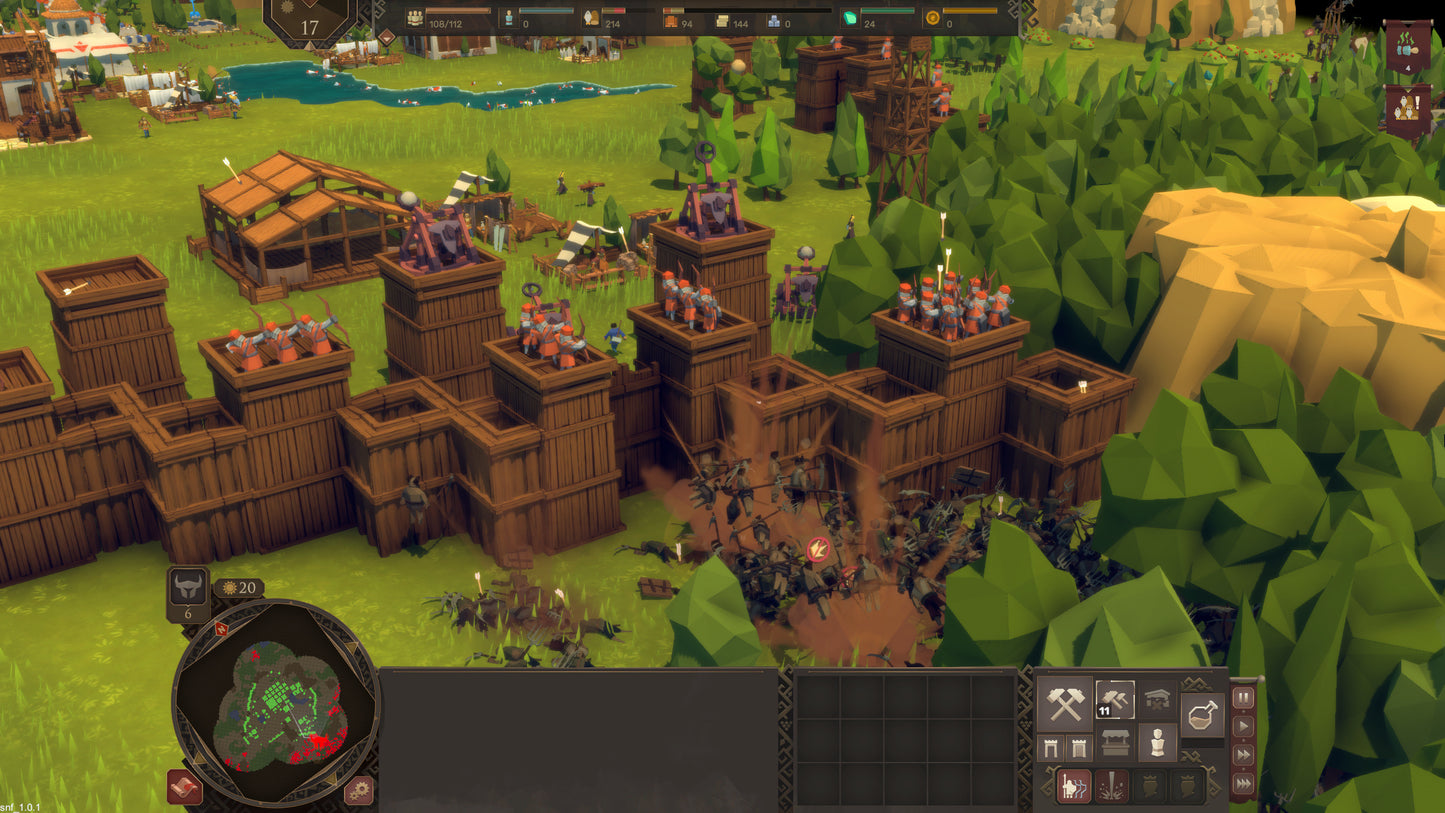This screenshot has width=1445, height=813.
Task: Activate the ground strike impact ability
Action: [x=1111, y=787]
